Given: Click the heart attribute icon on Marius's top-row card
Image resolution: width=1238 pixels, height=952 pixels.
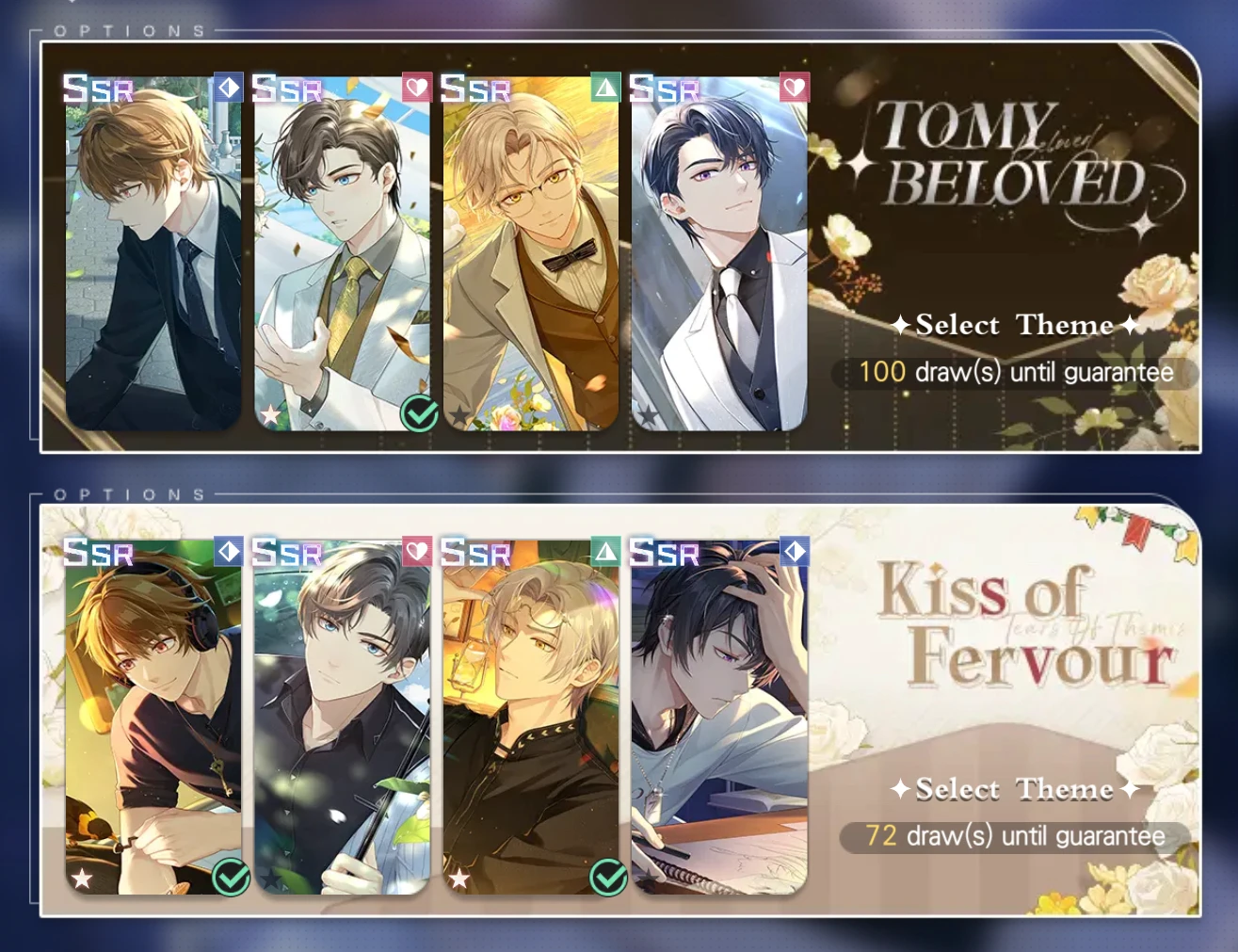Looking at the screenshot, I should point(796,87).
